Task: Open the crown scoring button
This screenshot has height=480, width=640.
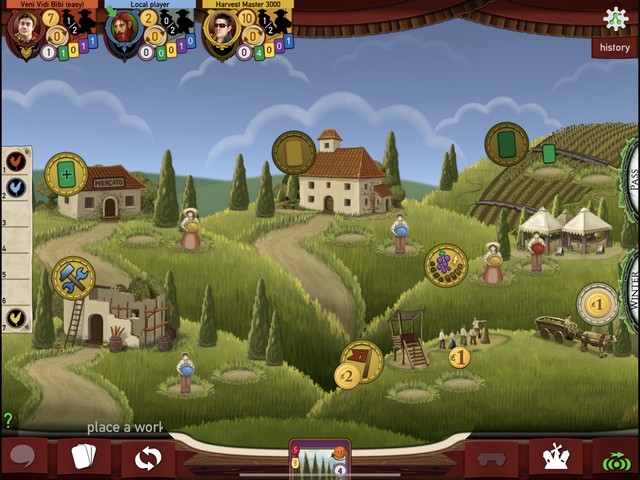Action: [x=555, y=458]
